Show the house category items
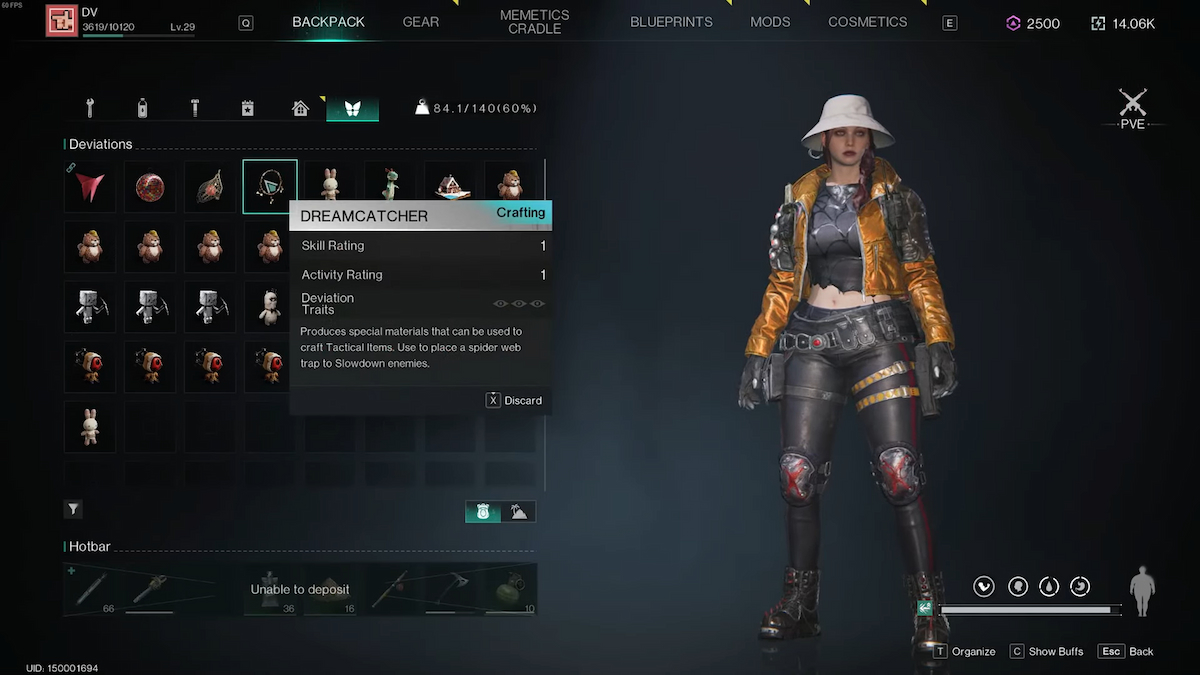The width and height of the screenshot is (1200, 675). coord(300,108)
